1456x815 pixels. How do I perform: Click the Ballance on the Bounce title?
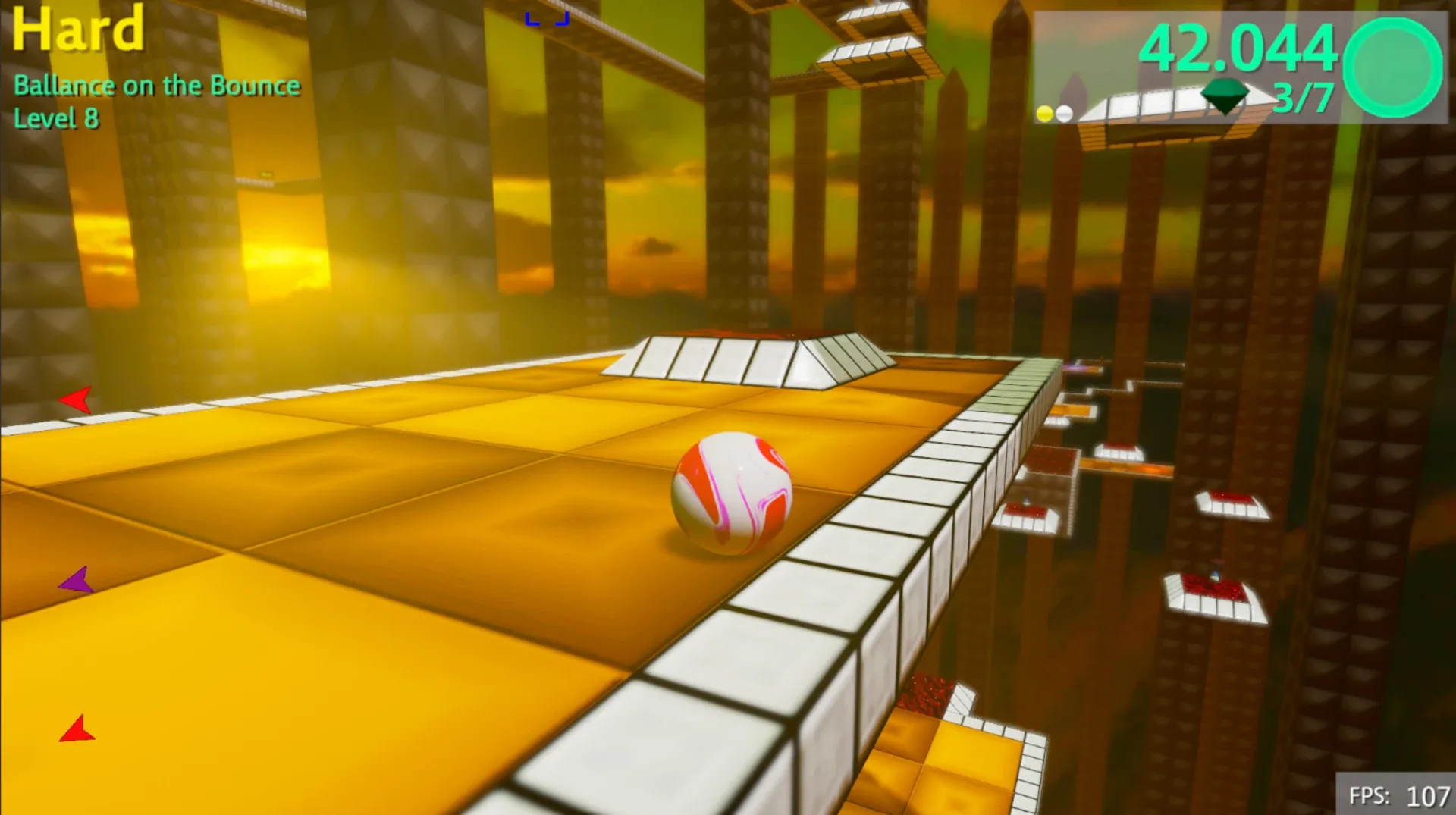(157, 86)
